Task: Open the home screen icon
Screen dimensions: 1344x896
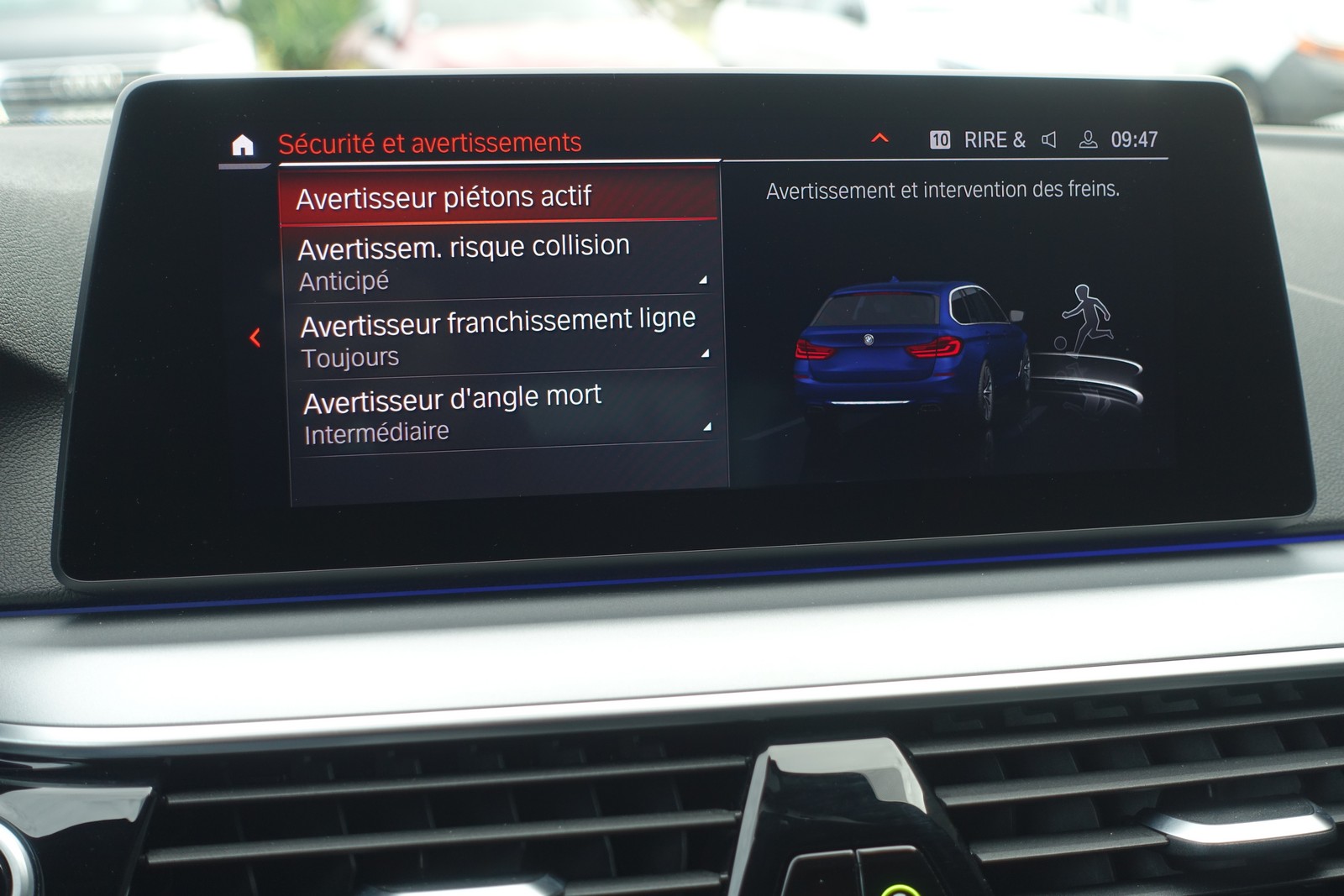Action: [x=243, y=145]
